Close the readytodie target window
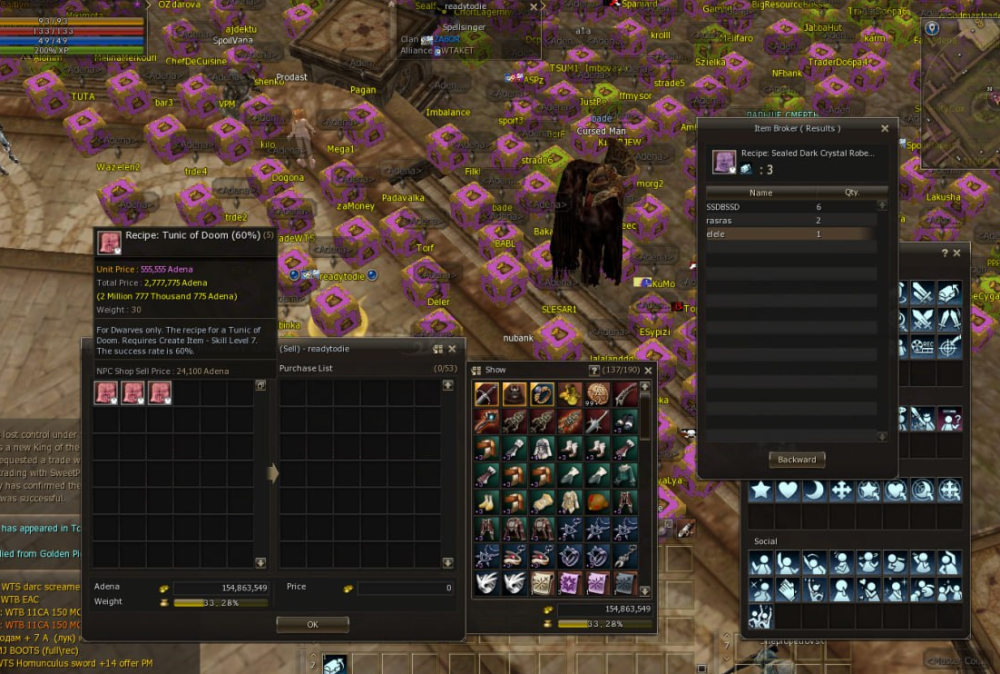 (533, 7)
